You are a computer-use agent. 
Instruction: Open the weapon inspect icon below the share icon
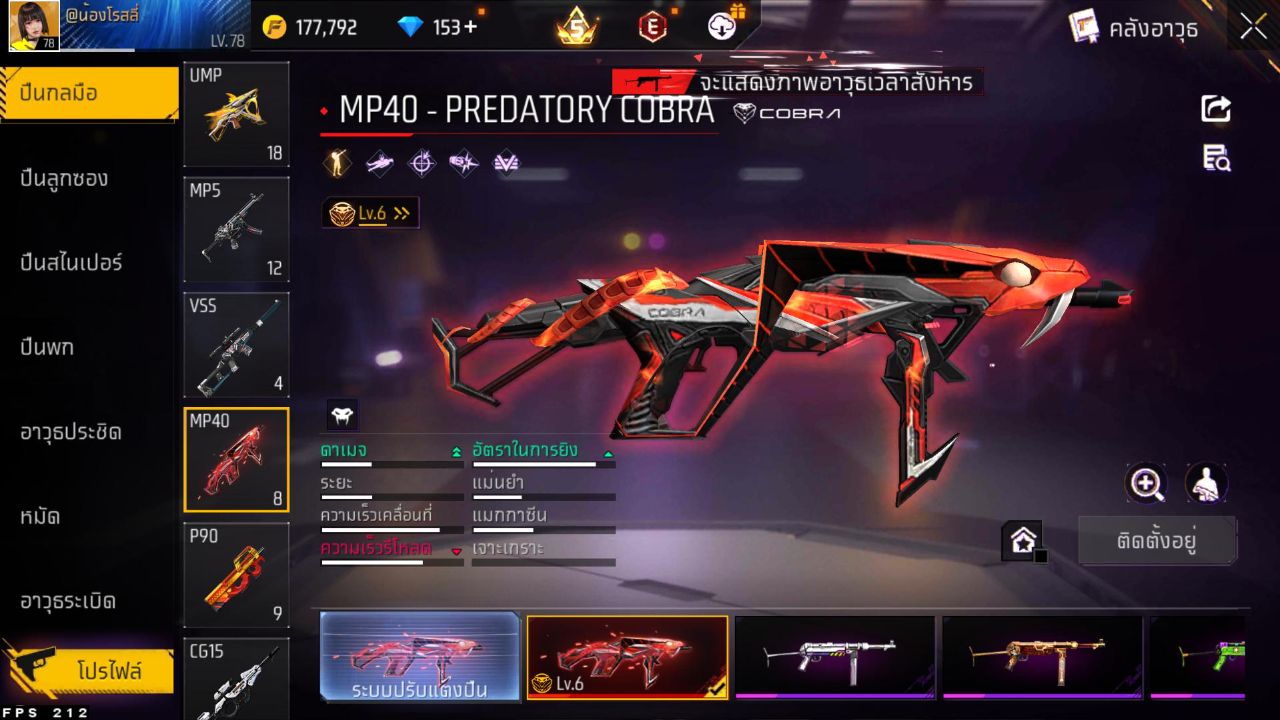click(x=1216, y=158)
